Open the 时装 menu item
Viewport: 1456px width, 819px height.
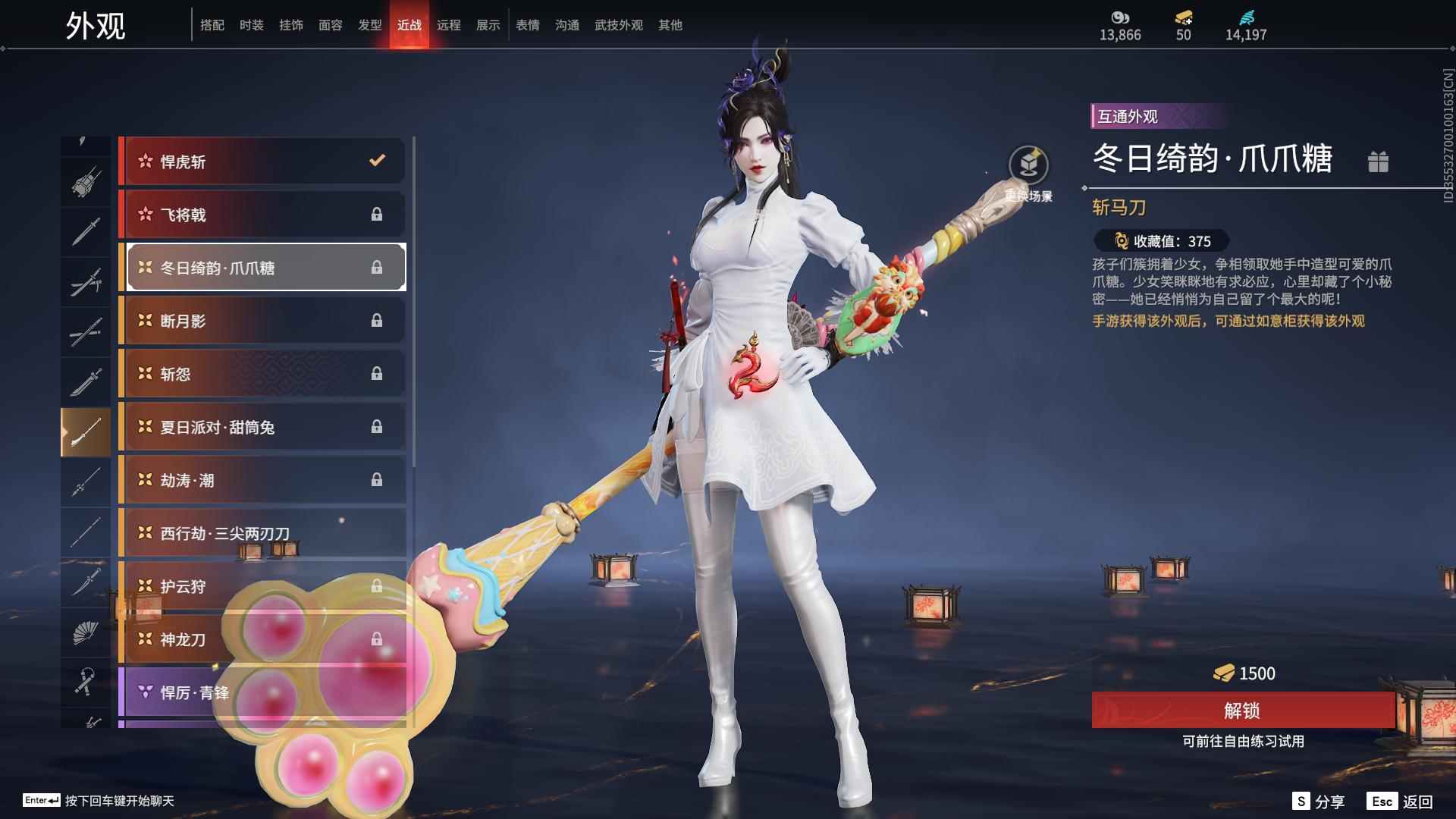pyautogui.click(x=250, y=24)
